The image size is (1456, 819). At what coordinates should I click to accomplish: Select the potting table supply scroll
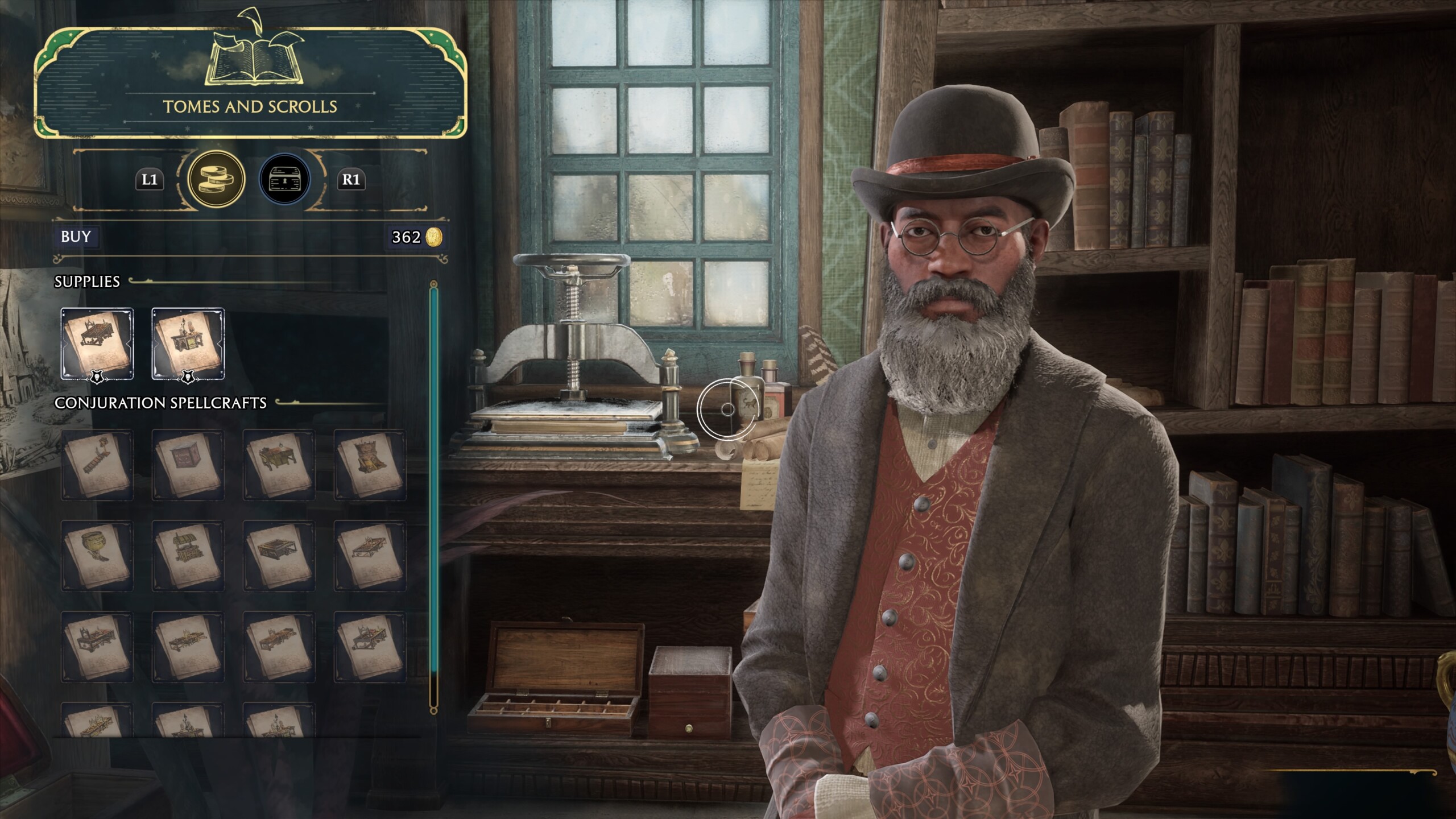coord(97,344)
